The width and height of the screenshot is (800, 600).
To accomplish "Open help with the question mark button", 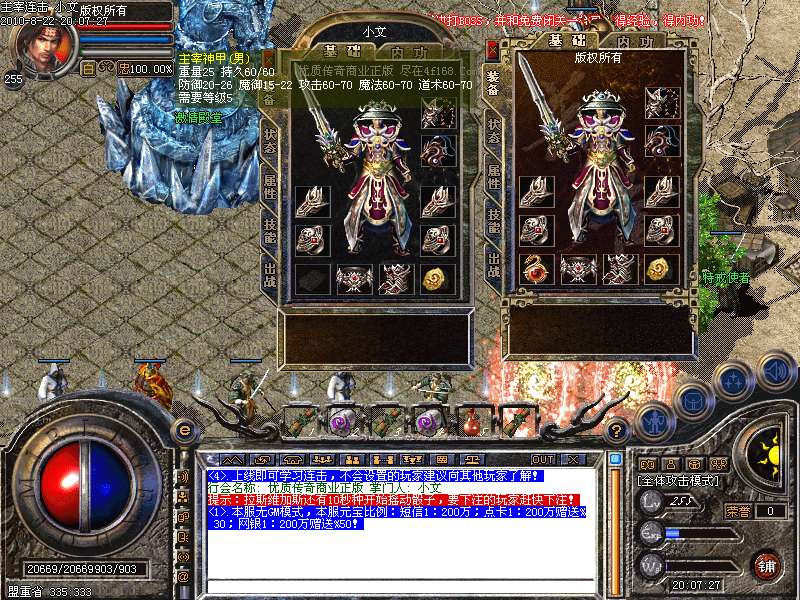I will [617, 431].
